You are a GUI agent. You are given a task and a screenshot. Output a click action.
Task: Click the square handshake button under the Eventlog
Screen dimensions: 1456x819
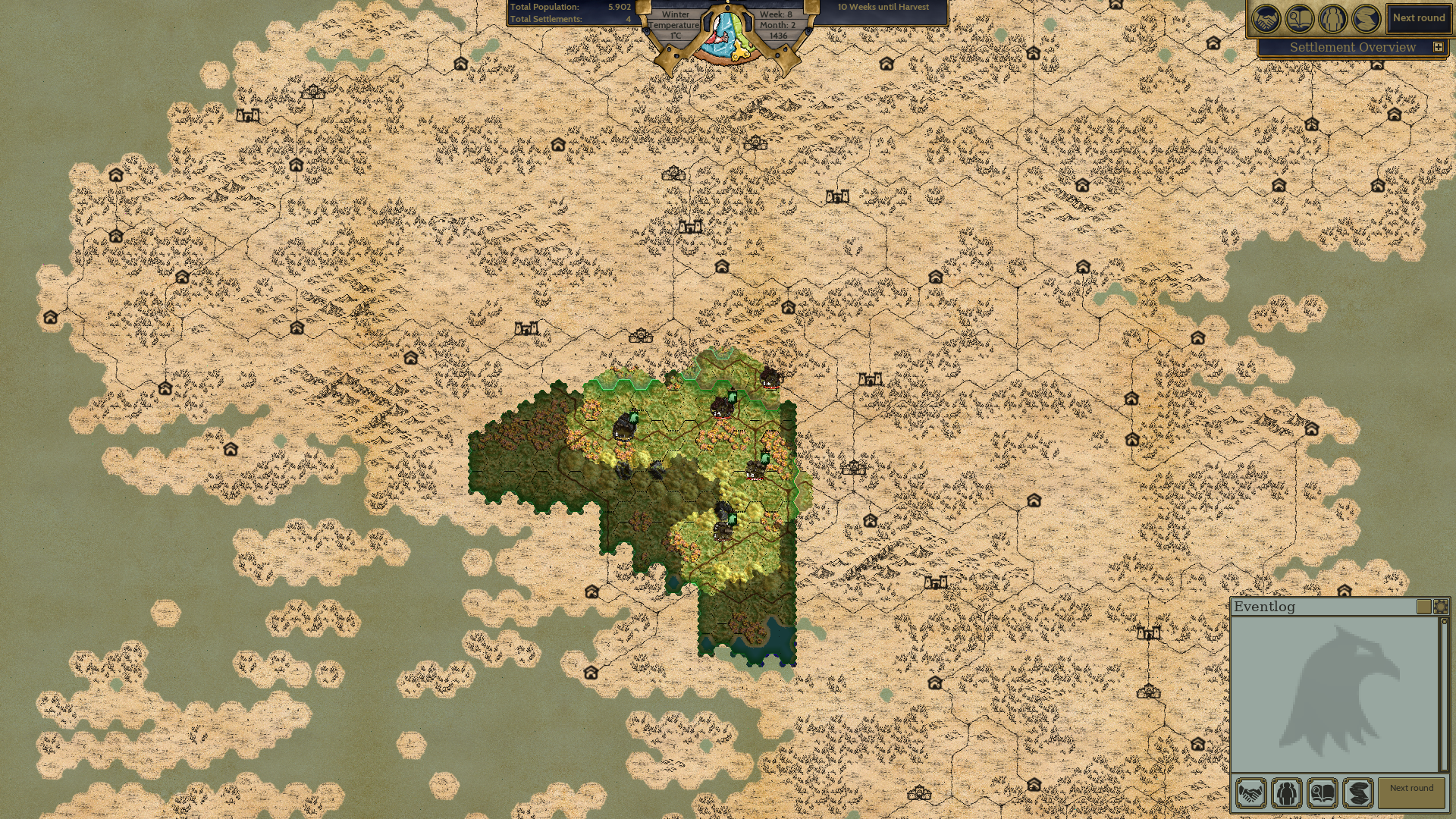pyautogui.click(x=1250, y=793)
